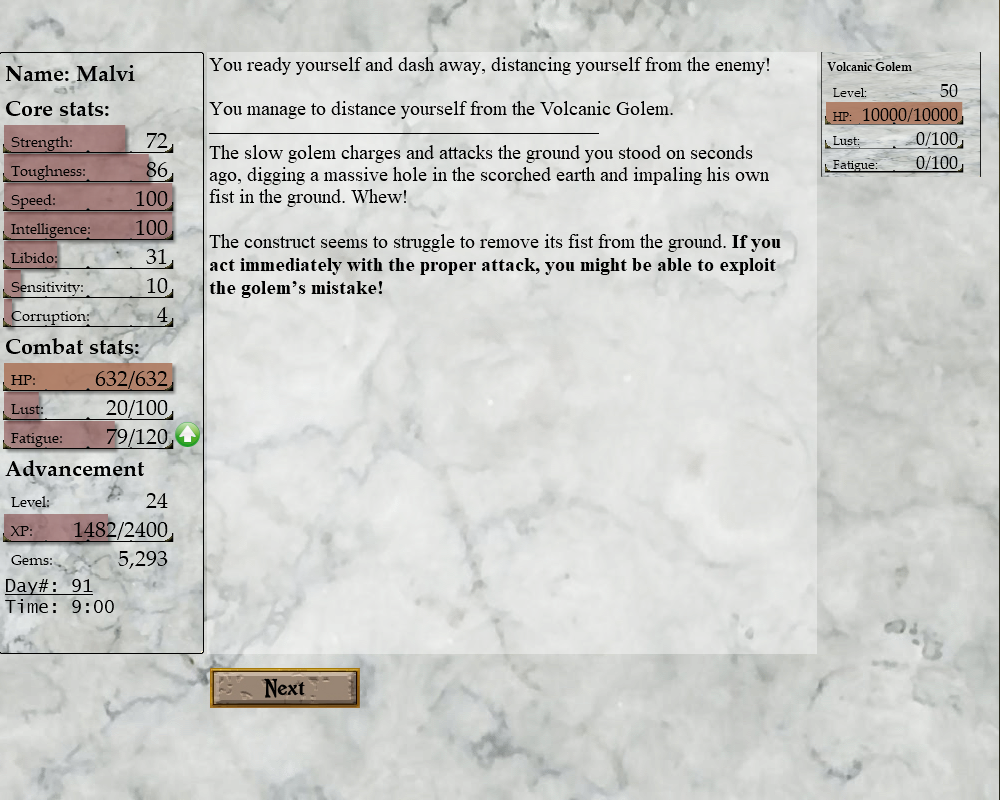Image resolution: width=1000 pixels, height=800 pixels.
Task: Continue with the Next button
Action: coord(285,688)
